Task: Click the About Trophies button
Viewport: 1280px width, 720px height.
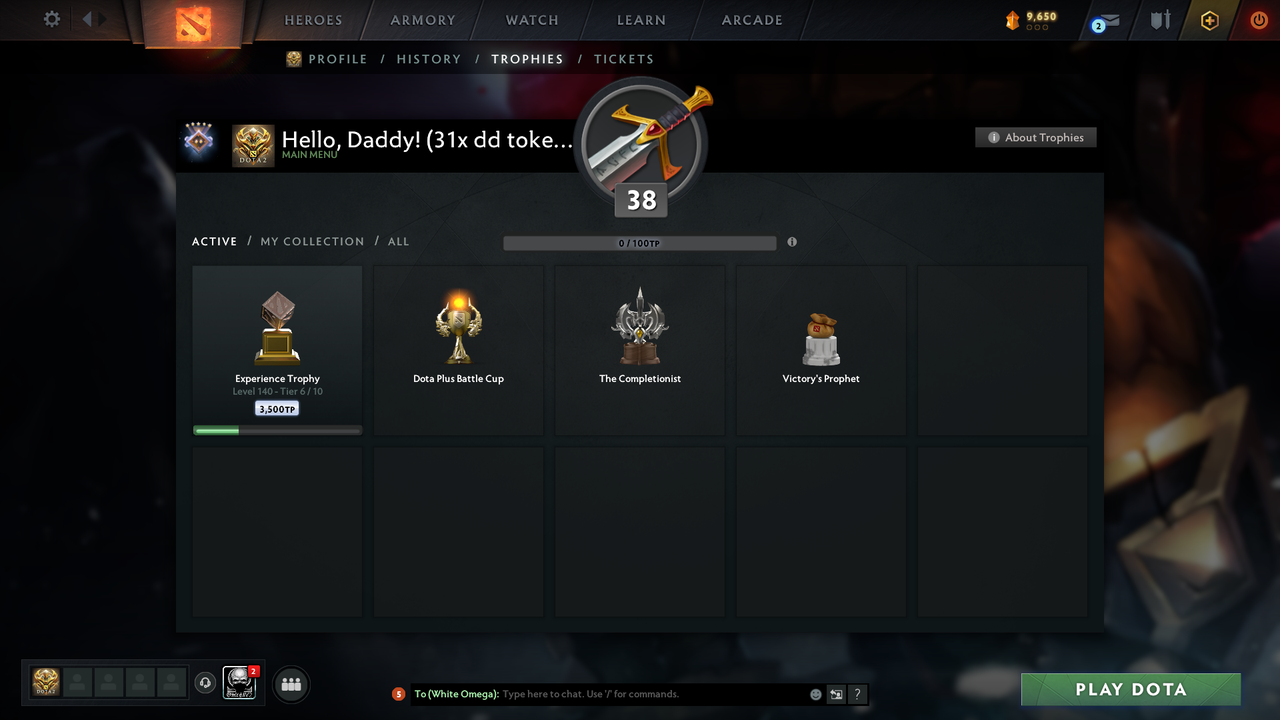Action: tap(1035, 137)
